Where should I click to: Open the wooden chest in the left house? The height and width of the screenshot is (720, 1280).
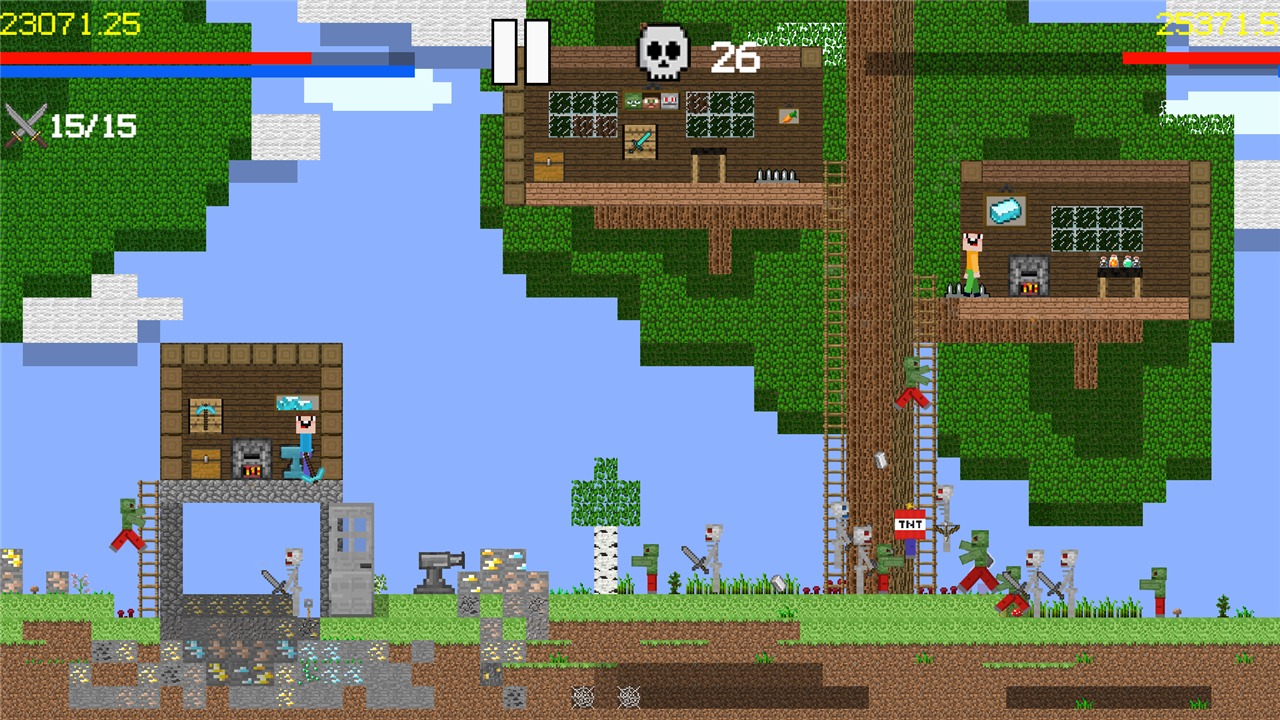pyautogui.click(x=205, y=460)
